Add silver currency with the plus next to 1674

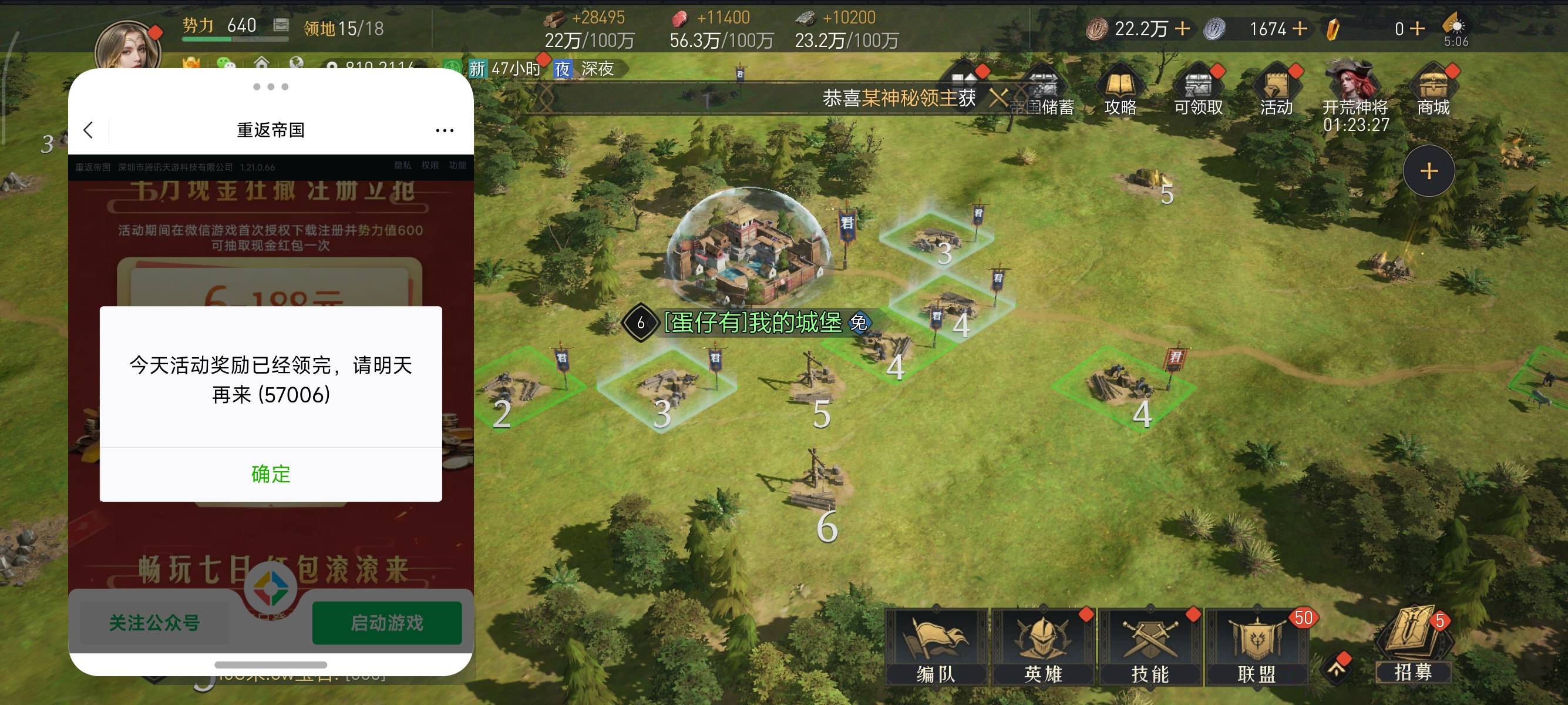point(1300,29)
